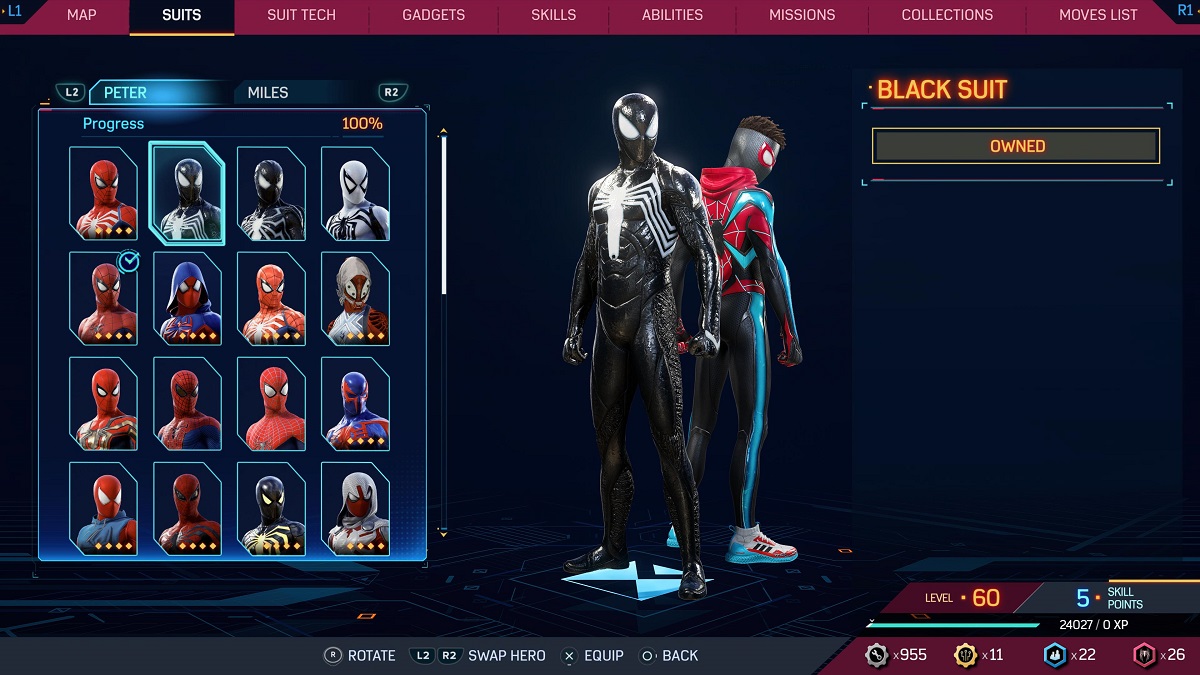Show the Abilities tab

coord(672,15)
